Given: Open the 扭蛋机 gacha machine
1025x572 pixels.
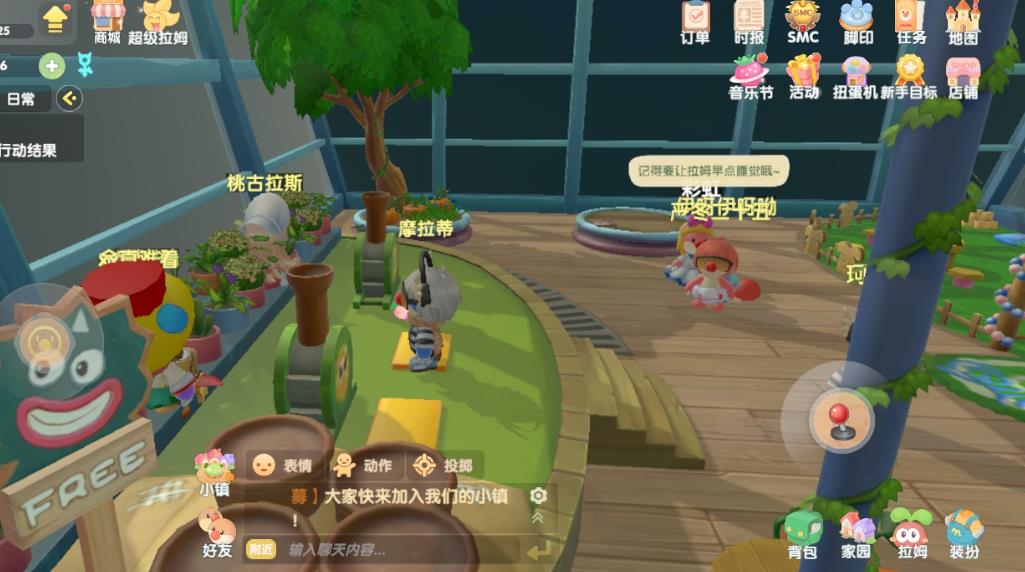Looking at the screenshot, I should [856, 76].
